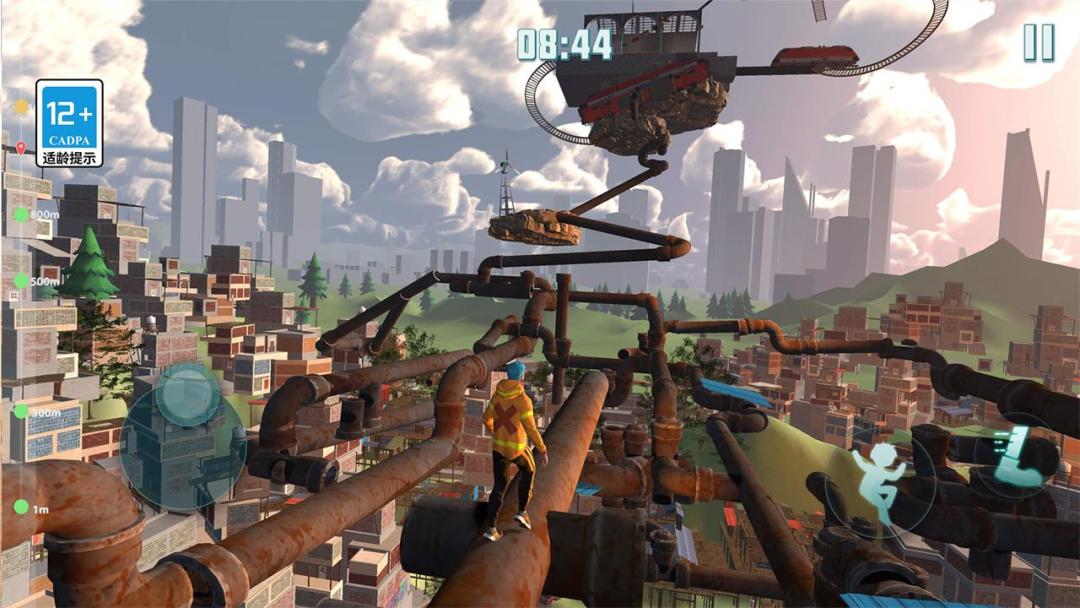Open the CADPA 12+ age rating notice

[x=69, y=123]
